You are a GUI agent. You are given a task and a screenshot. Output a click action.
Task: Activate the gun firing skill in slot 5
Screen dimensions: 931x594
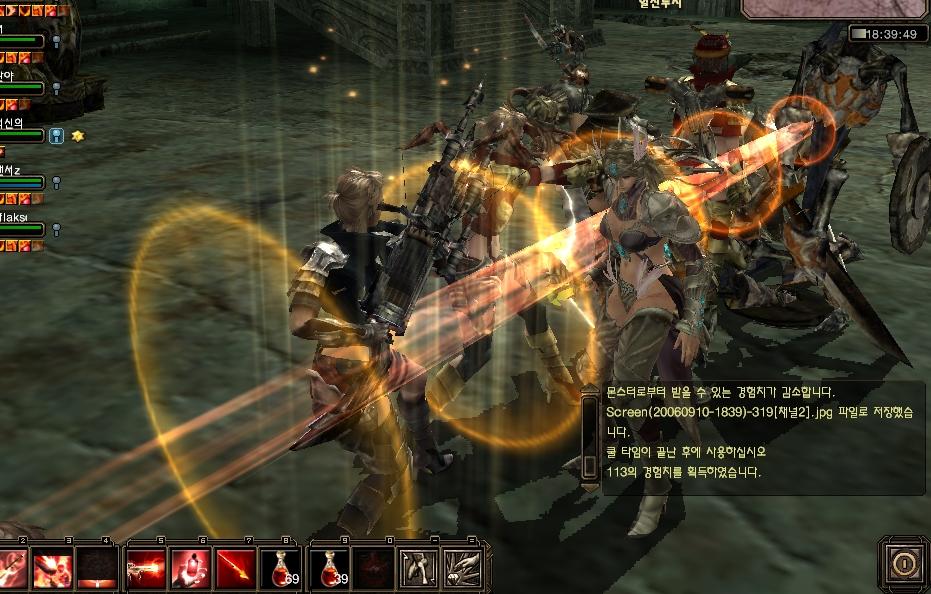143,568
